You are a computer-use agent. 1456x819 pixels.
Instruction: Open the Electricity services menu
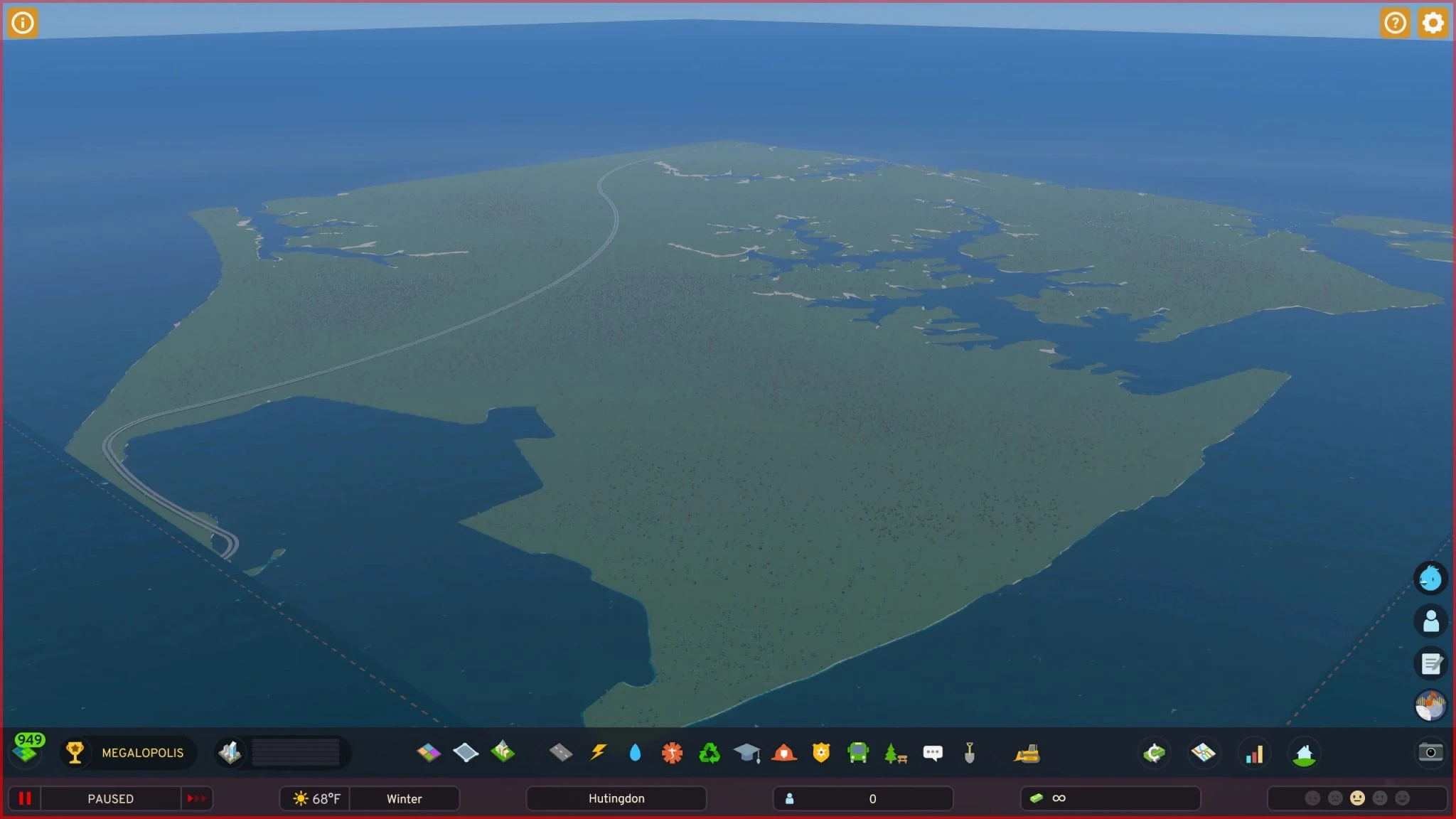click(599, 753)
